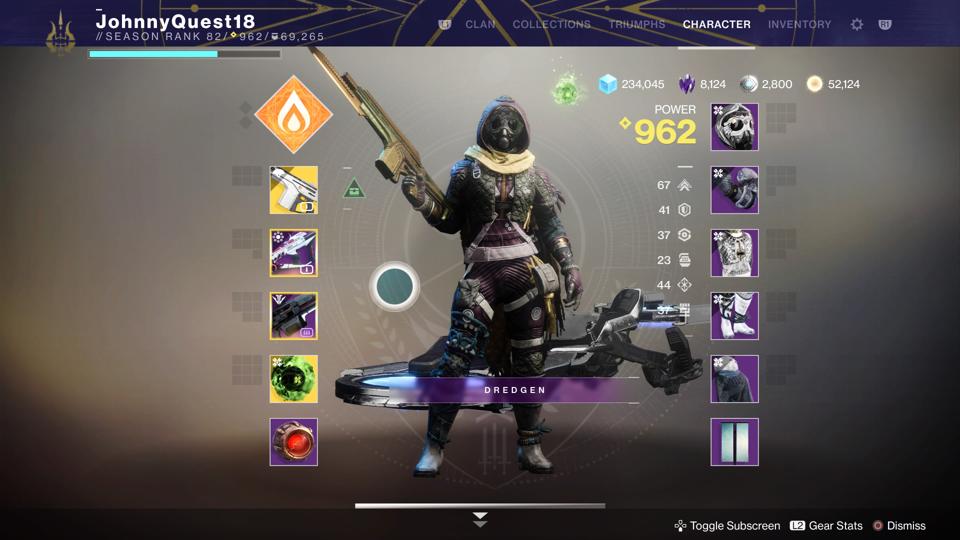Image resolution: width=960 pixels, height=540 pixels.
Task: Switch to the Inventory tab
Action: click(x=799, y=24)
